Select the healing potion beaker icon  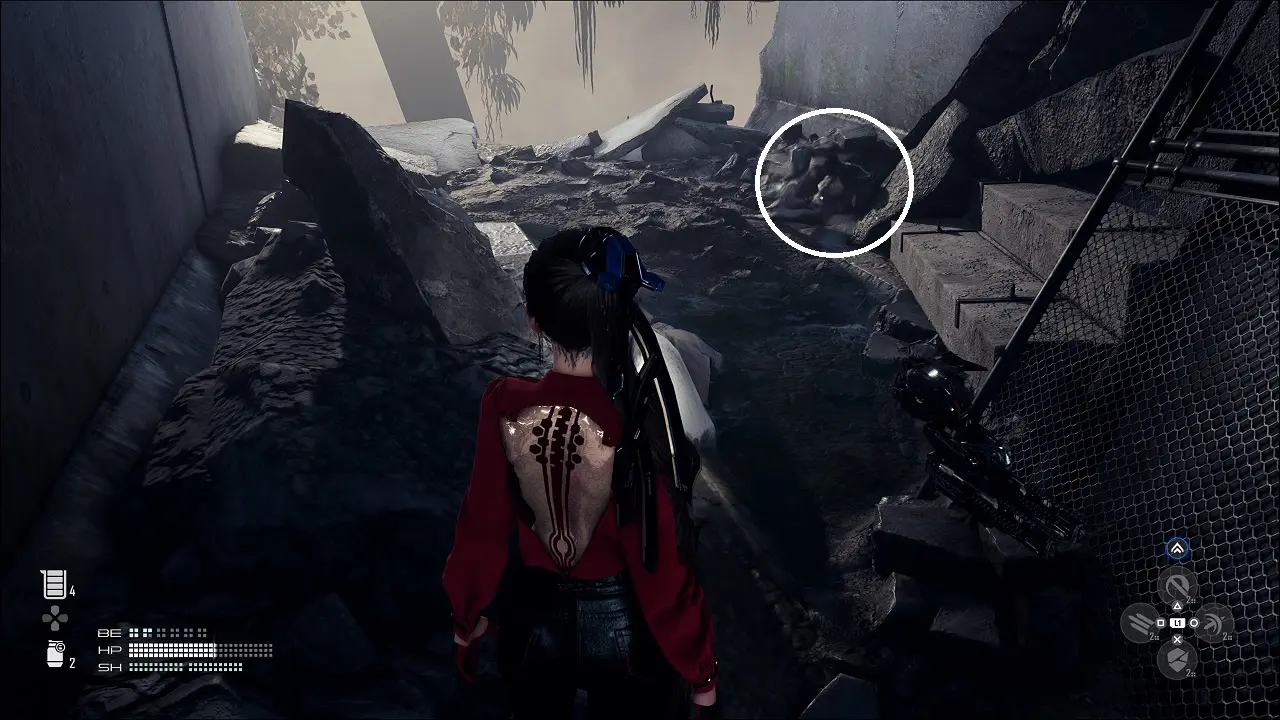click(x=52, y=584)
